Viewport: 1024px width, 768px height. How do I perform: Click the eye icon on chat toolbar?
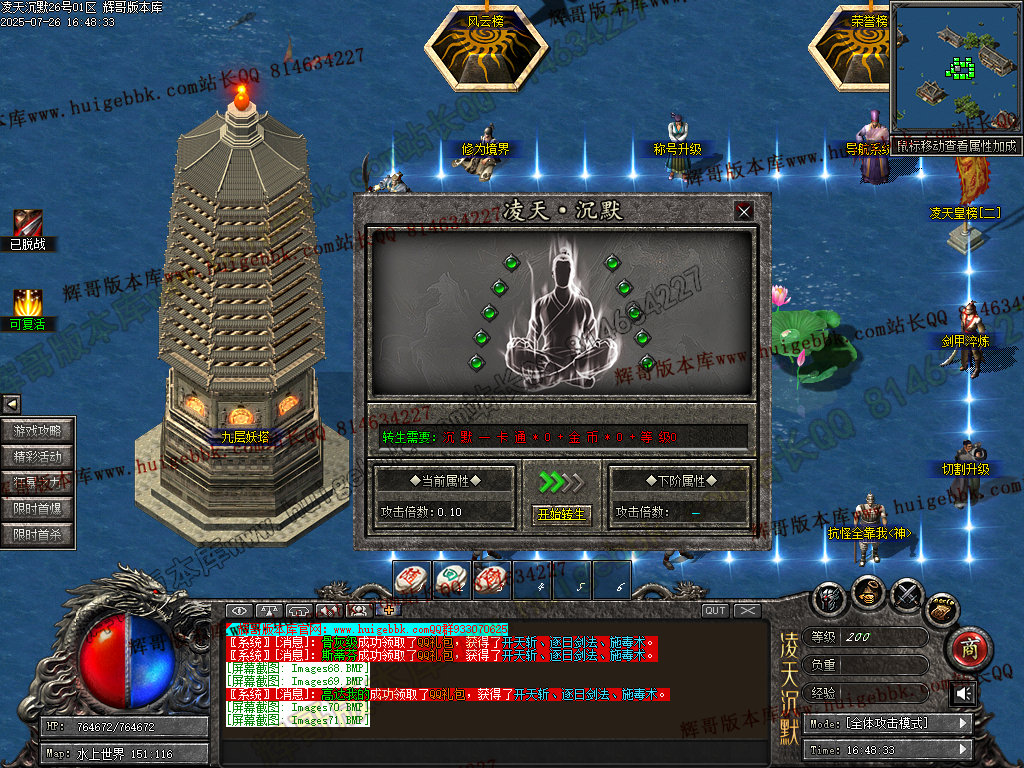[x=239, y=610]
